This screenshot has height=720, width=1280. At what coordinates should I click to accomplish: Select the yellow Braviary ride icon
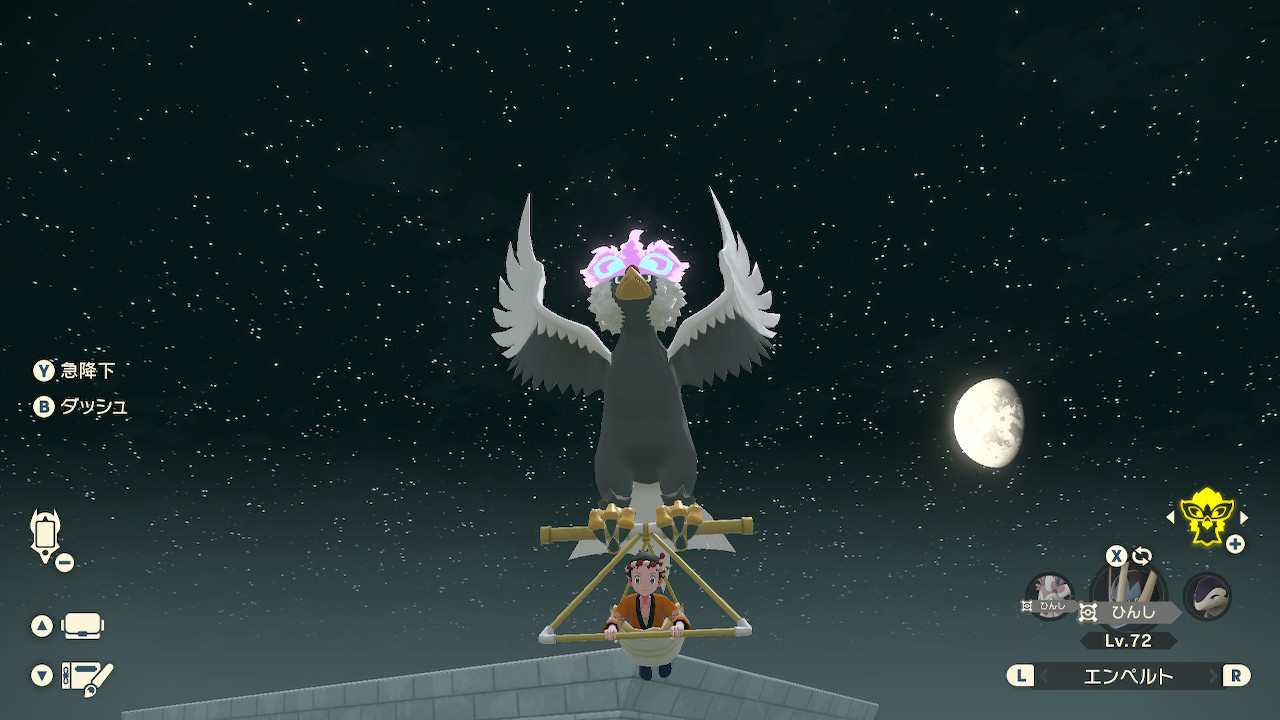1207,516
